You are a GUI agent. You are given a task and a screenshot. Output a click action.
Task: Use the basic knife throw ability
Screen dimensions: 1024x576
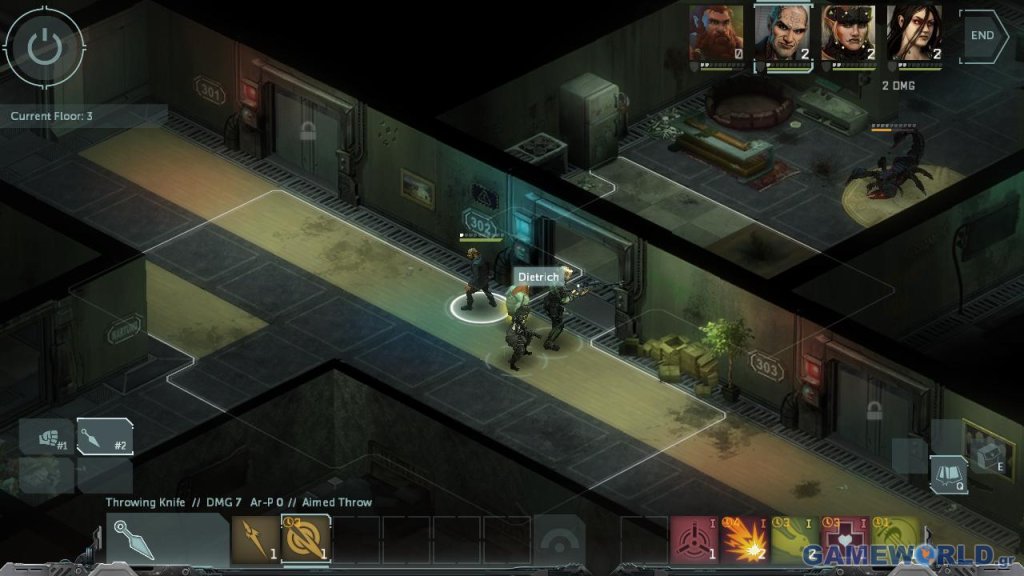[x=256, y=540]
